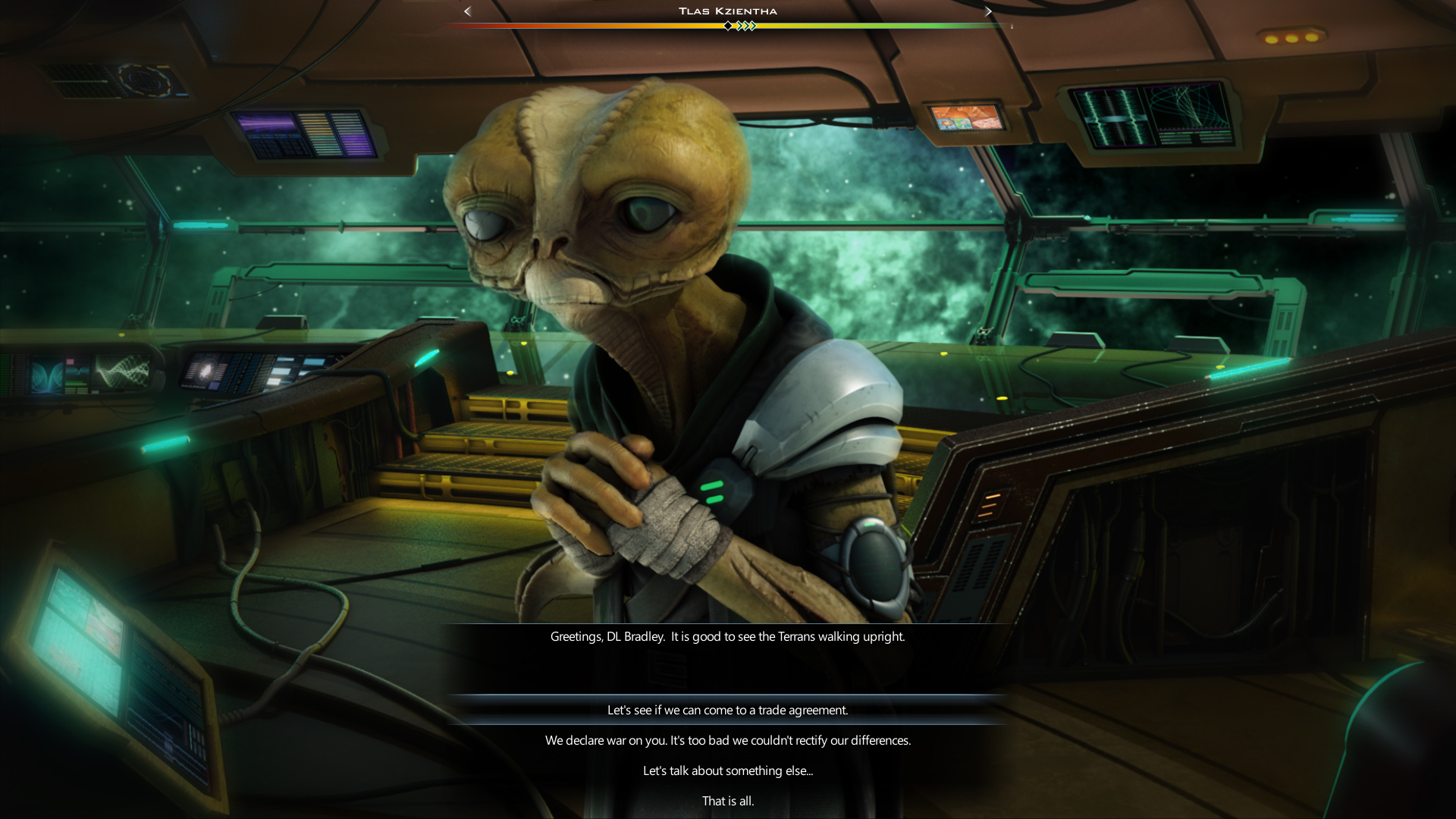Expand more leaders using the right chevron

(x=988, y=11)
